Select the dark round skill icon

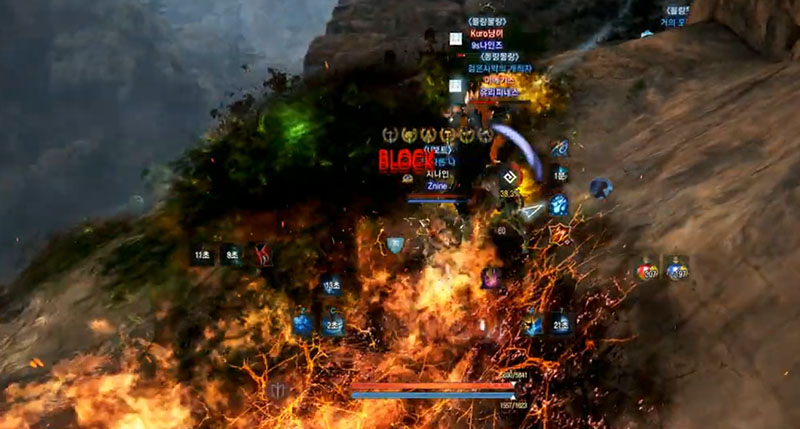(x=600, y=187)
